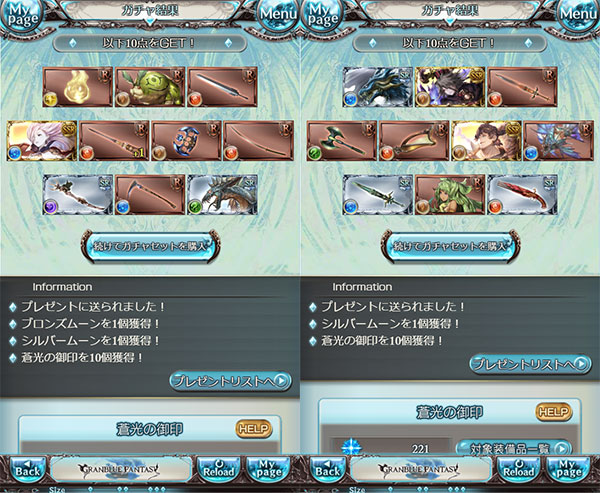Select the SR green-bladed sword card
The width and height of the screenshot is (600, 493).
(x=378, y=195)
